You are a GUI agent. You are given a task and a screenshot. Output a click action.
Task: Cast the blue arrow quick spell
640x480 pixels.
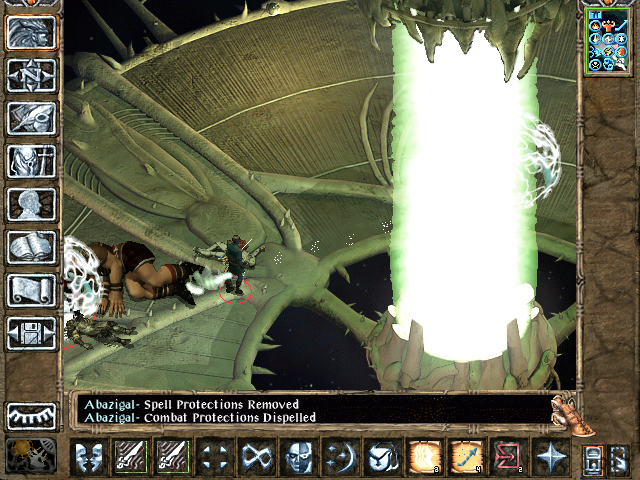[x=465, y=458]
